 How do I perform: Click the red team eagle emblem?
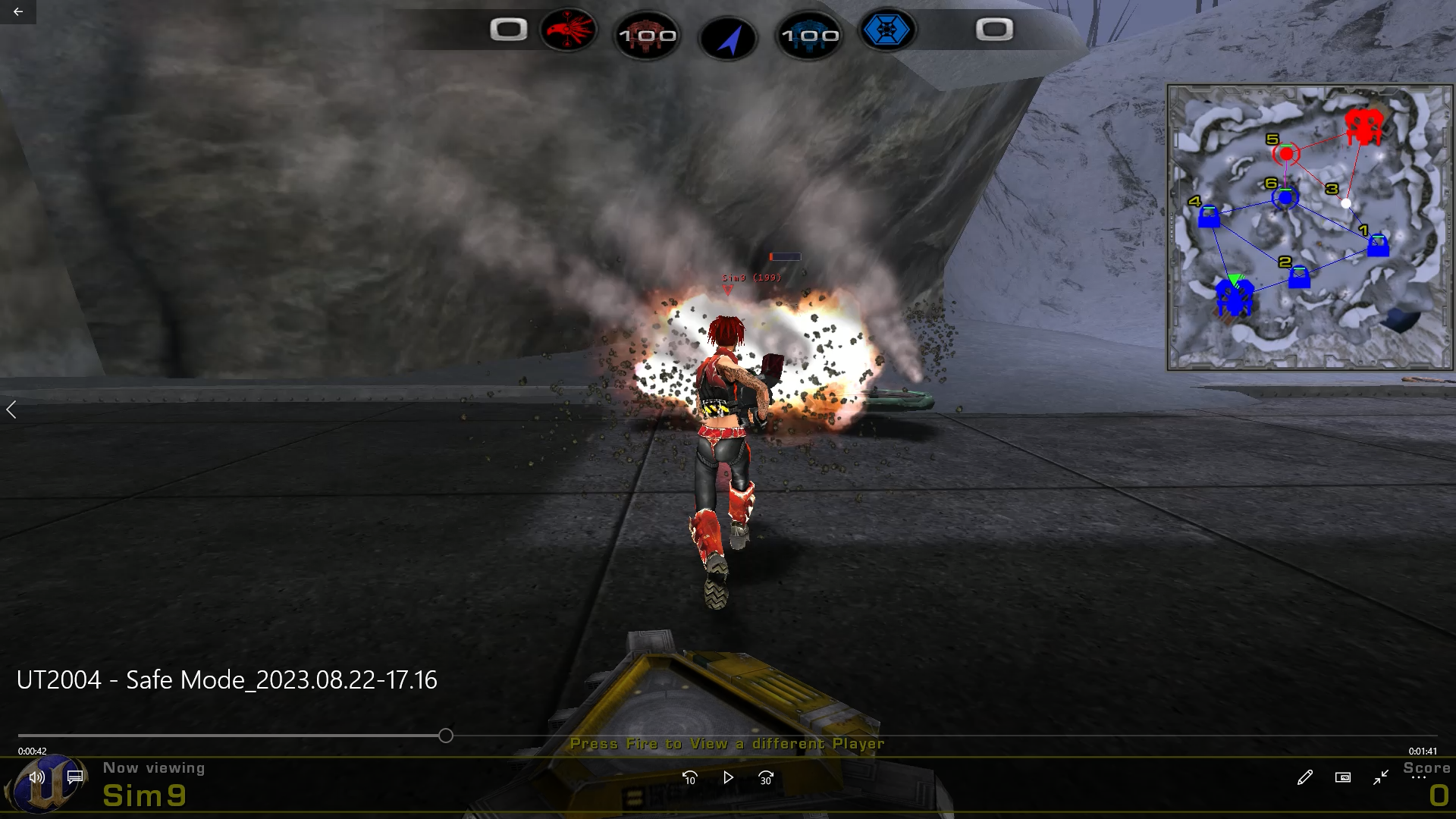[x=569, y=30]
